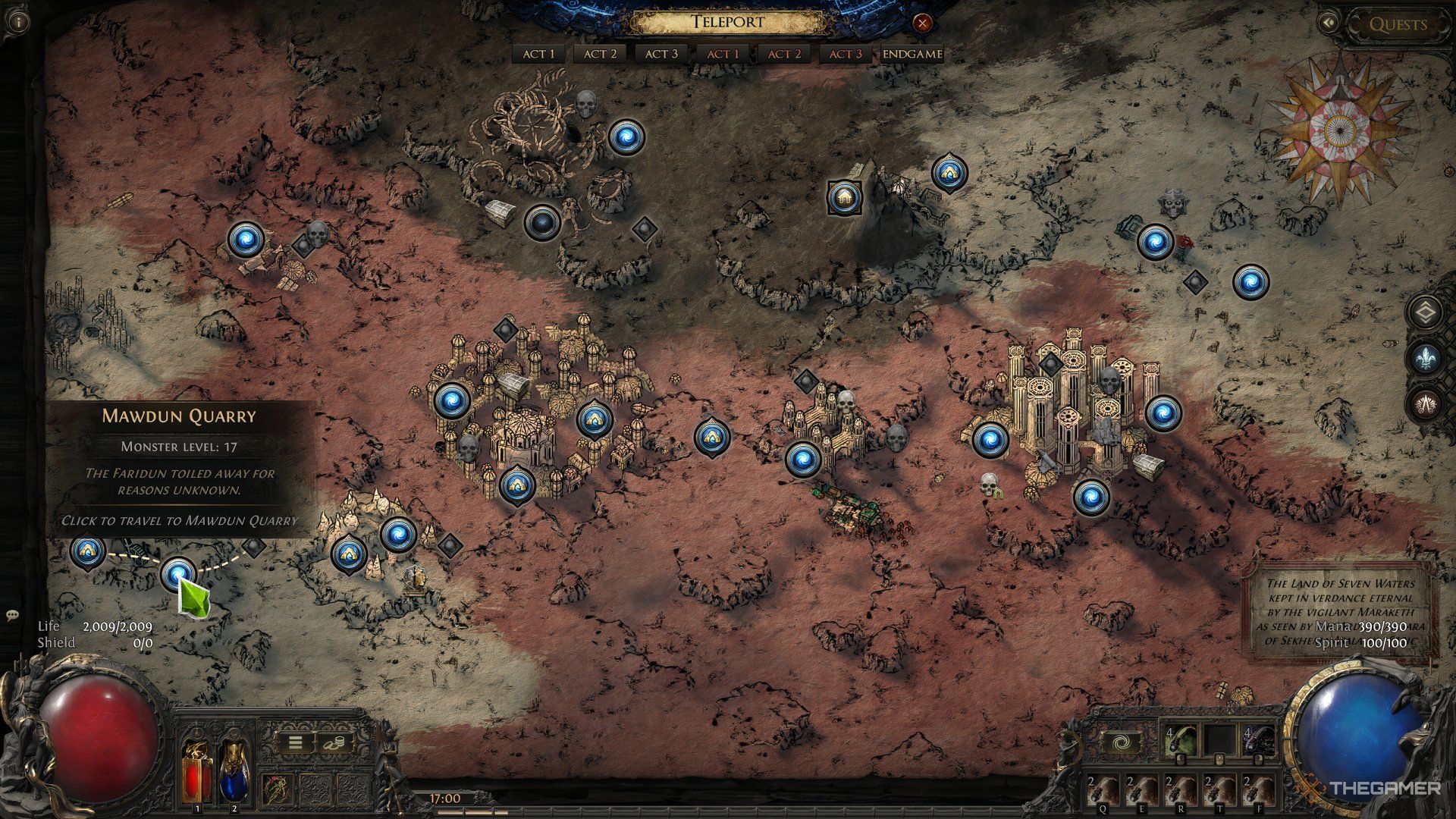The width and height of the screenshot is (1456, 819).
Task: Click the red spiked crest side button
Action: click(x=1426, y=403)
